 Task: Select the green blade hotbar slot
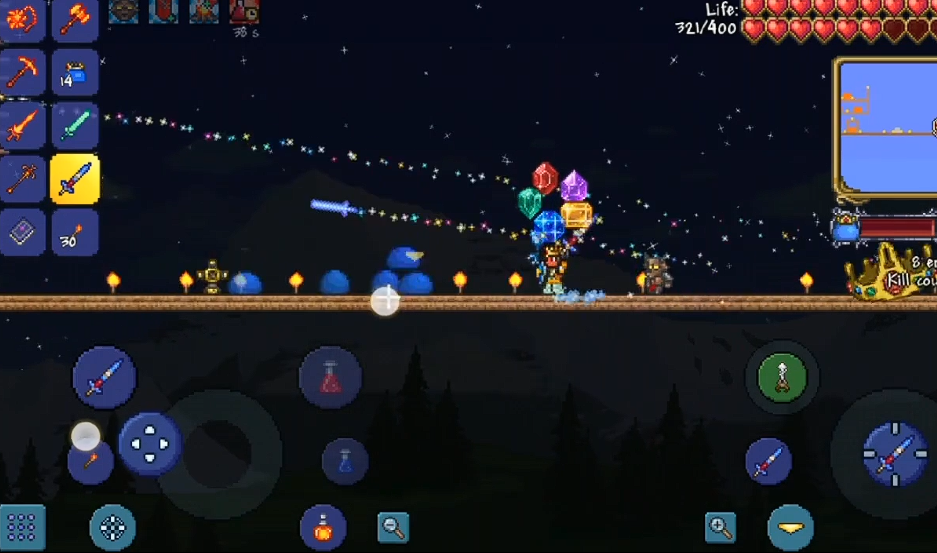click(74, 126)
